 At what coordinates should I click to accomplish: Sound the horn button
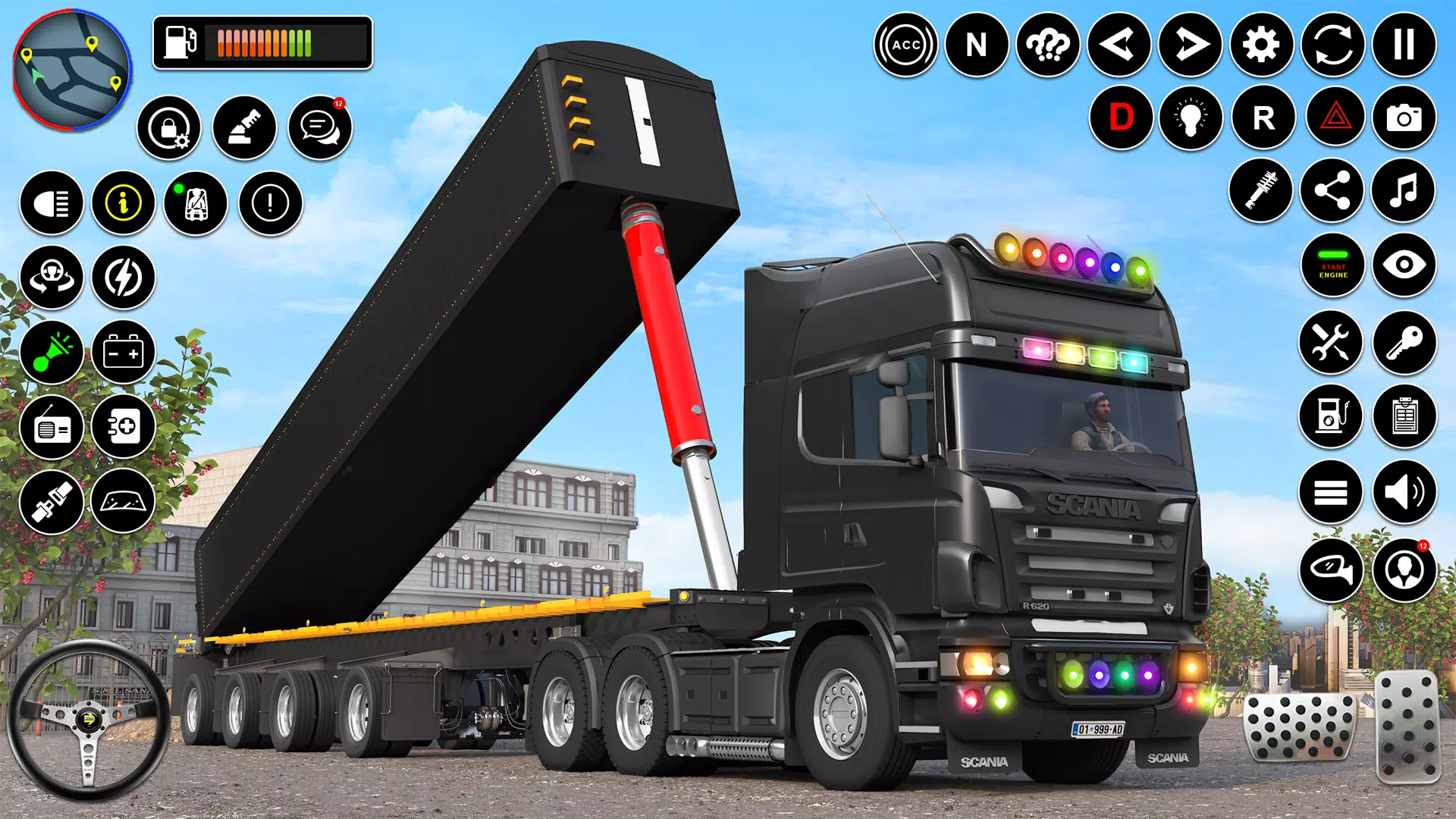tap(52, 352)
